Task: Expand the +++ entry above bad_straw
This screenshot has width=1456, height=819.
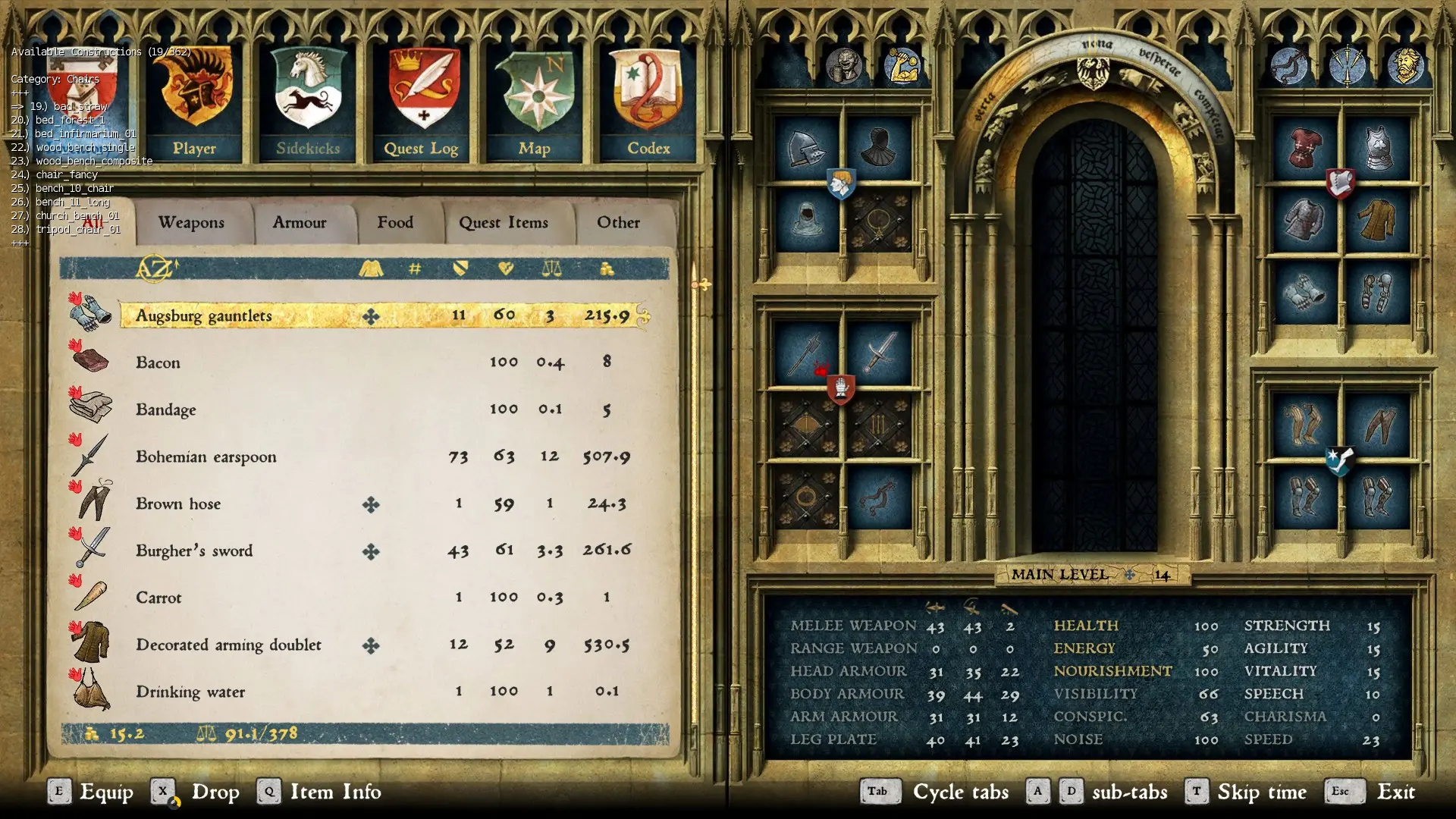Action: click(x=19, y=92)
